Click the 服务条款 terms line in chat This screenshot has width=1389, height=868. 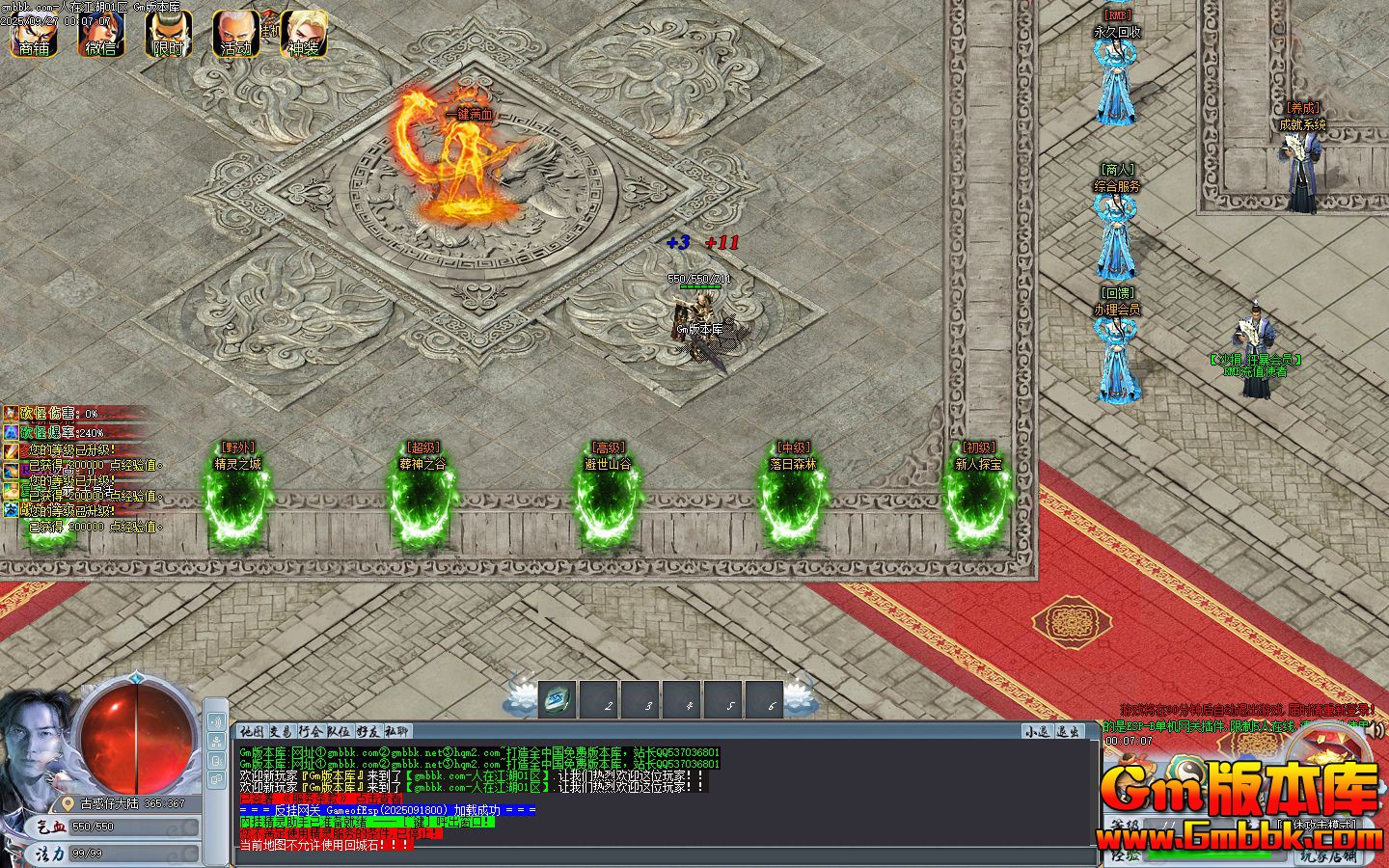click(318, 799)
